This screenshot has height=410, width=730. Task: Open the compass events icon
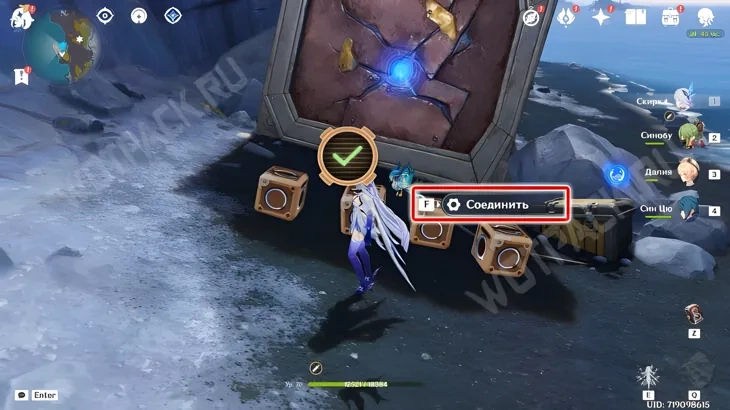[x=531, y=17]
